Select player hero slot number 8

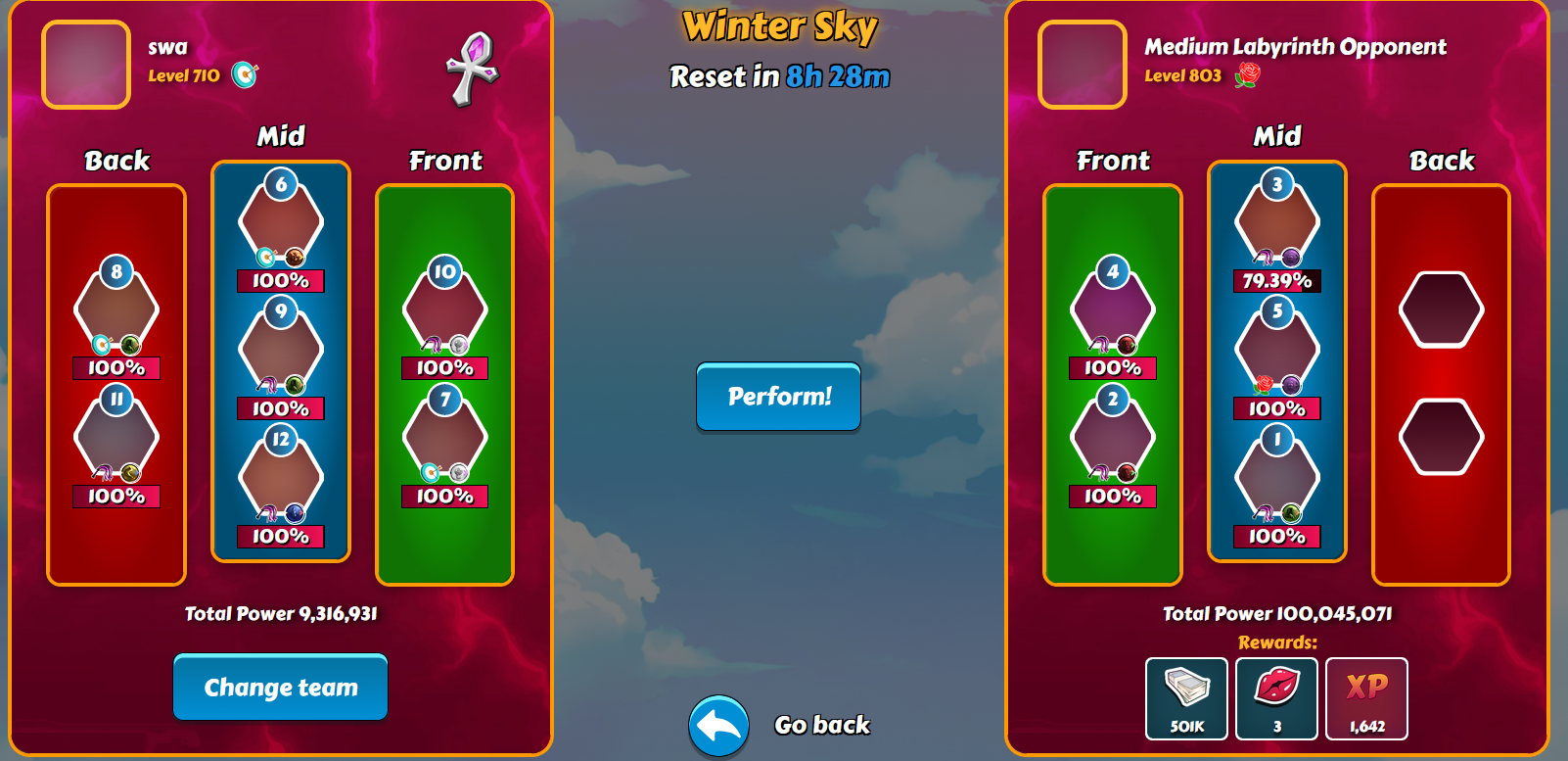pyautogui.click(x=116, y=310)
